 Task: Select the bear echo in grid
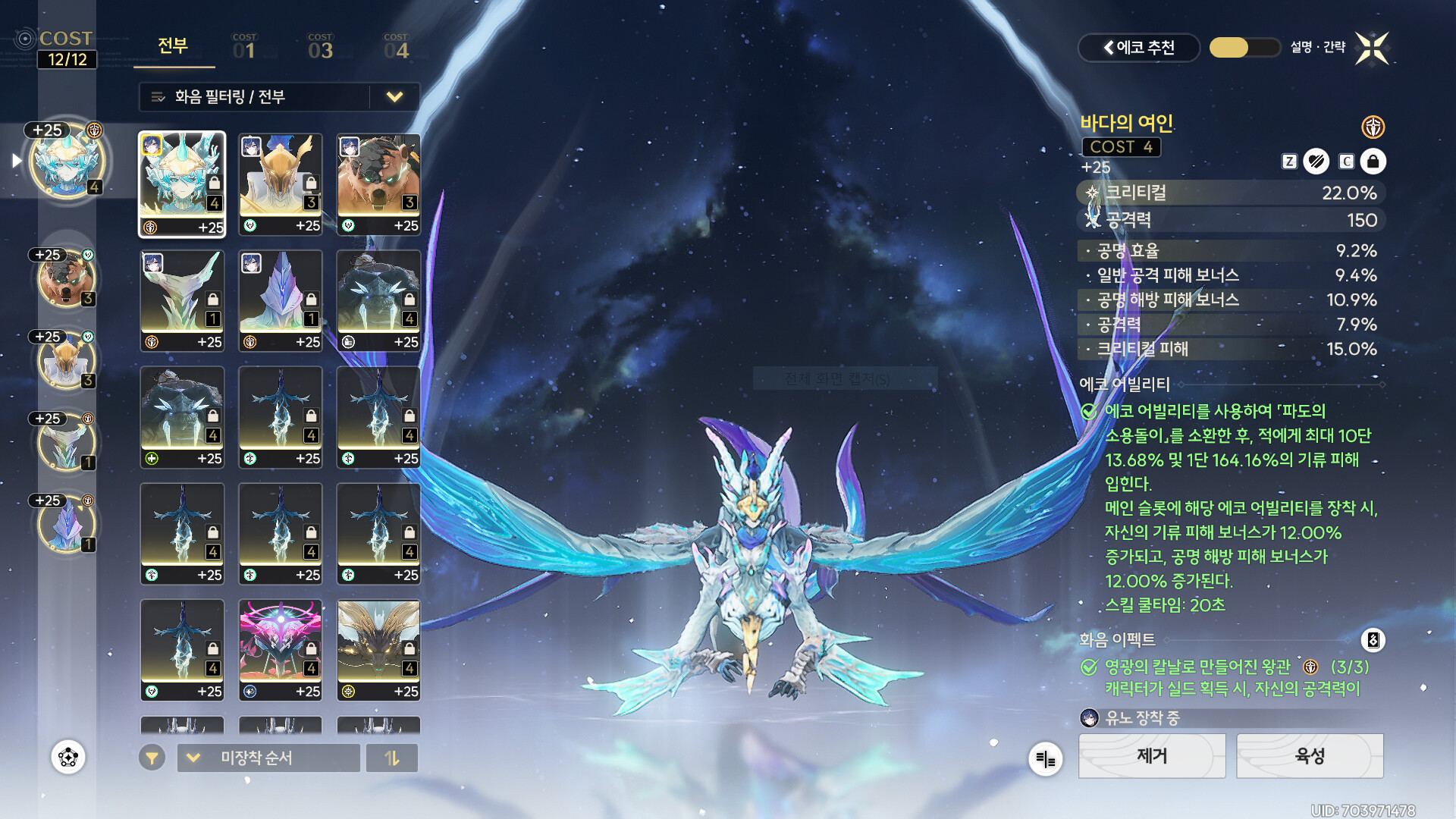[378, 184]
